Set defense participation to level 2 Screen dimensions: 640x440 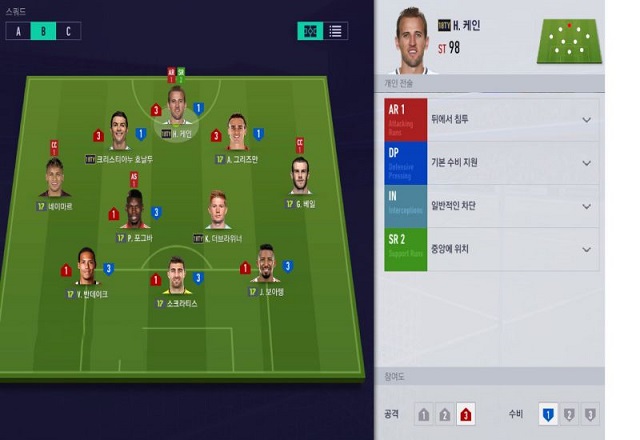(569, 414)
